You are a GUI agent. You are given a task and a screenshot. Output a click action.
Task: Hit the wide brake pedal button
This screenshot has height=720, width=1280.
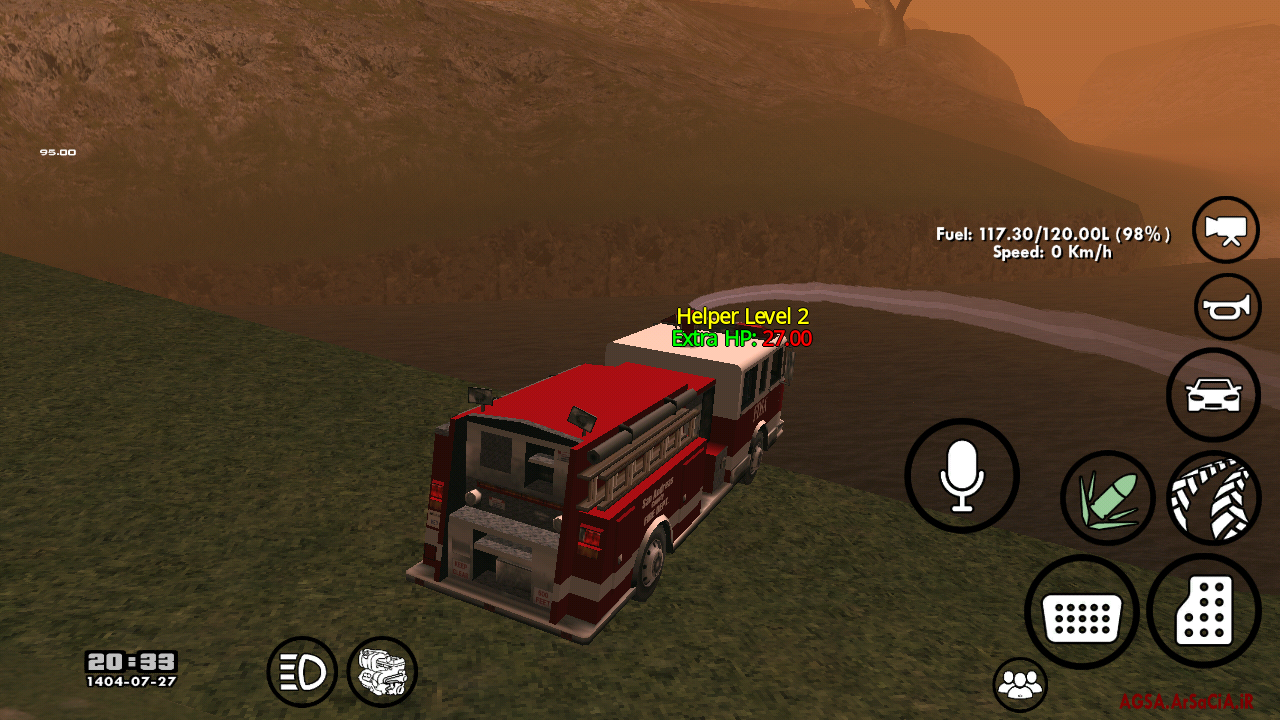(x=1081, y=612)
